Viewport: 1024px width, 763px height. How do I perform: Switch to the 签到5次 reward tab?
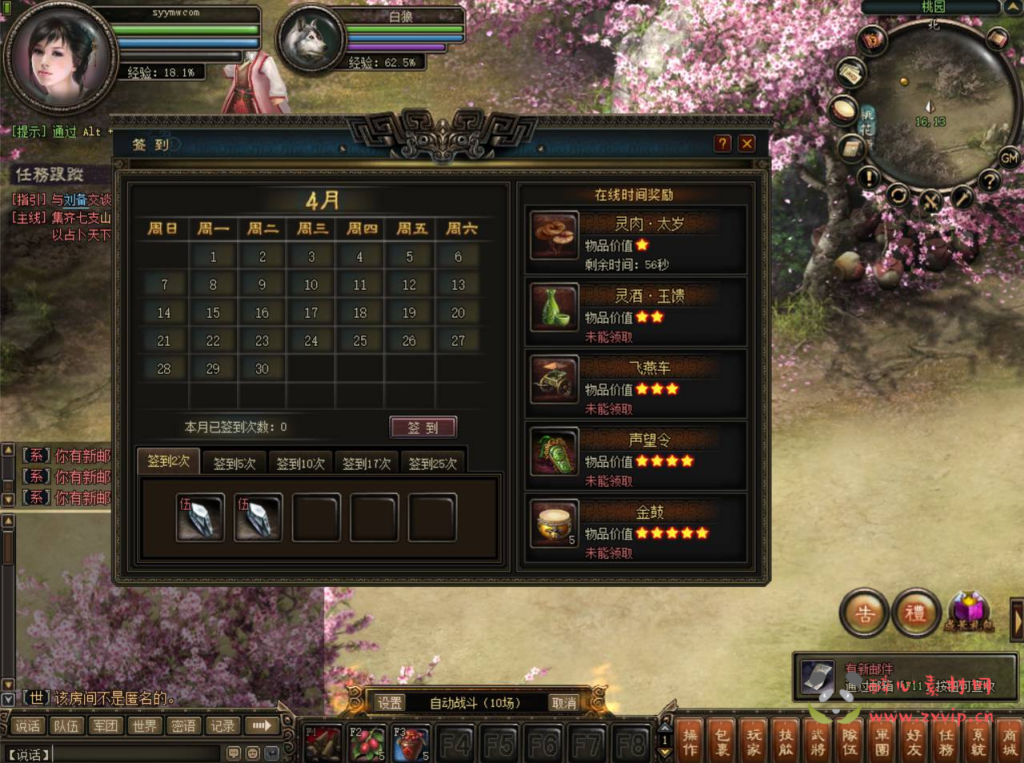pos(234,464)
